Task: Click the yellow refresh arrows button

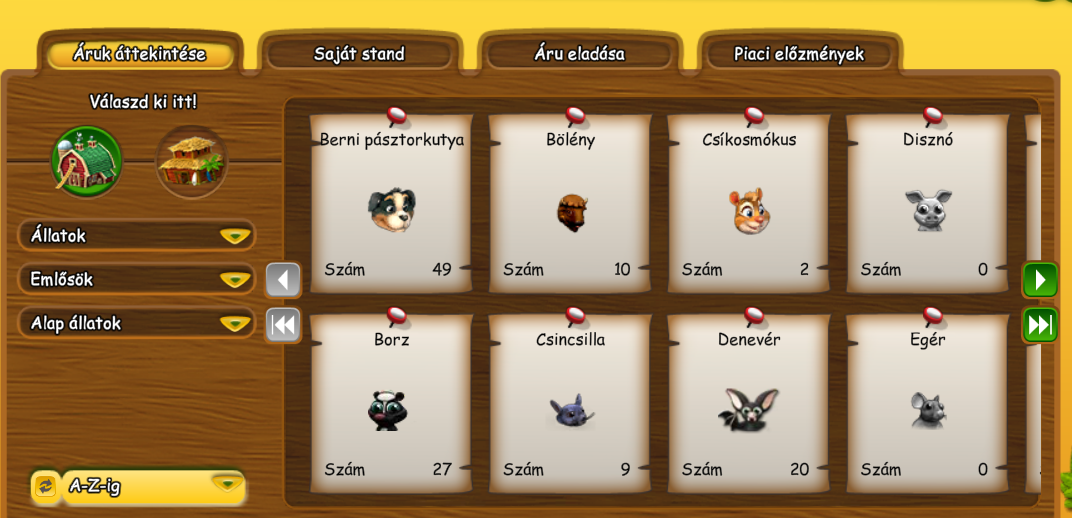Action: pos(45,486)
